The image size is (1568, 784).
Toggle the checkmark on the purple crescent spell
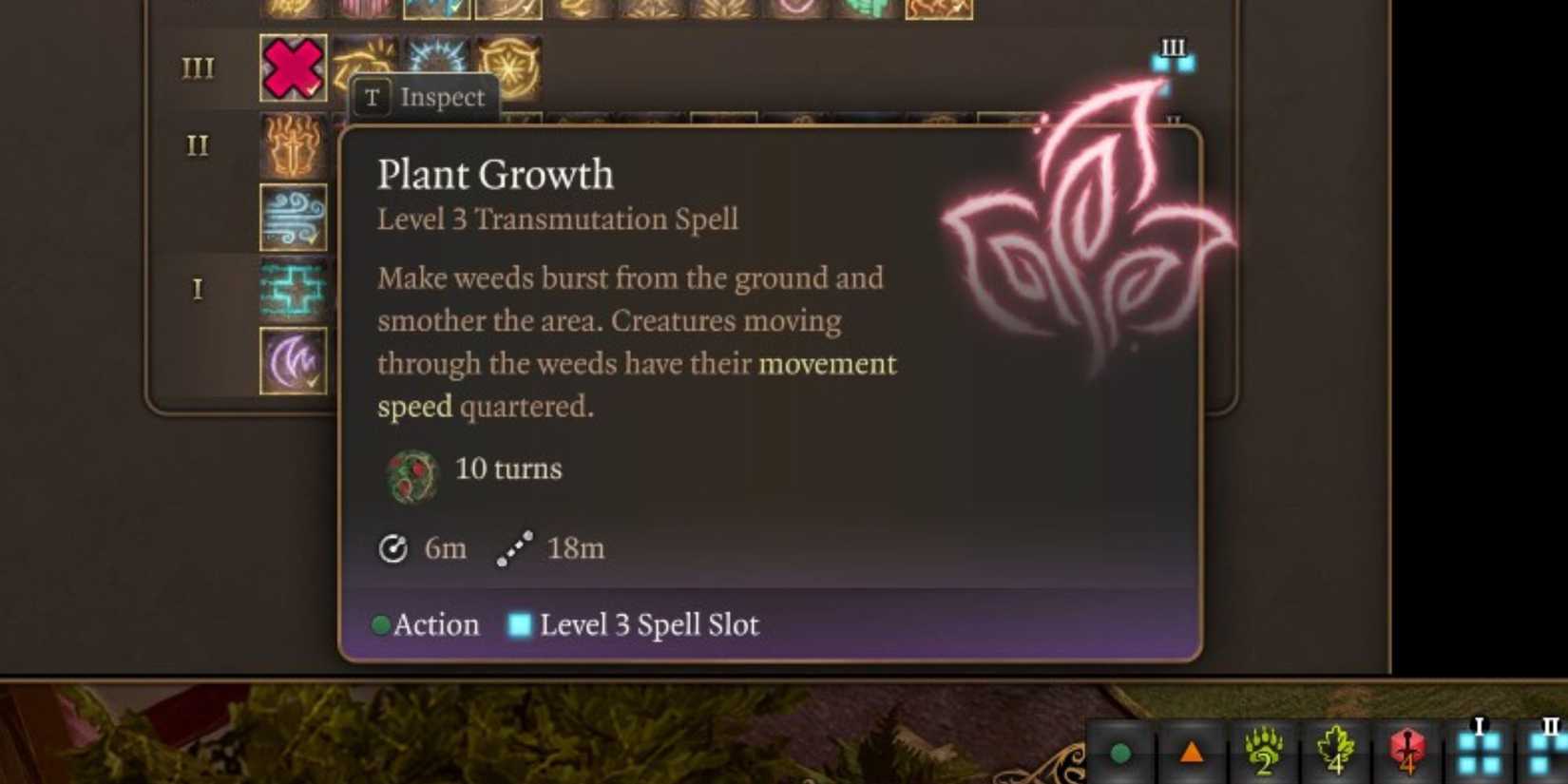pos(312,380)
